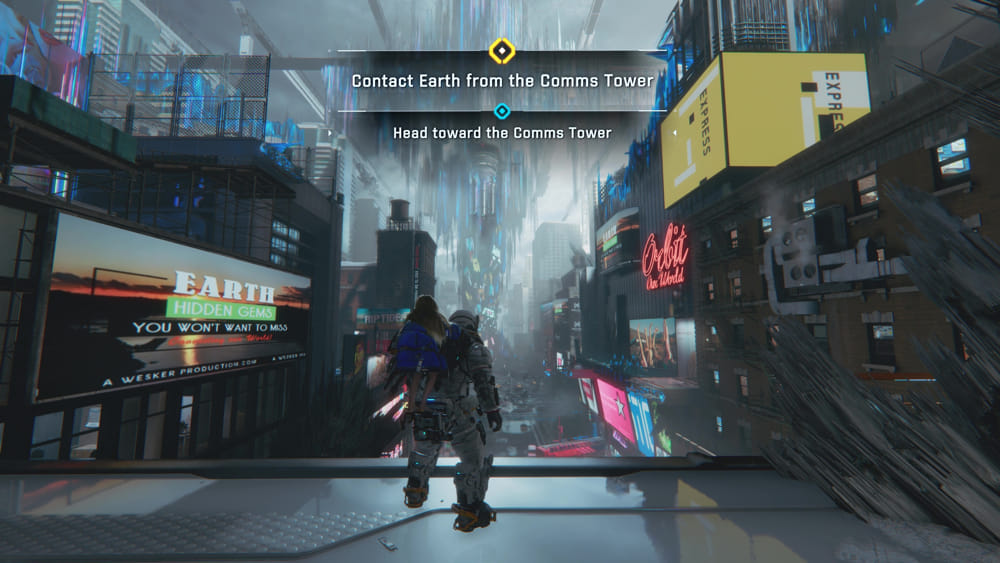This screenshot has height=563, width=1000.
Task: Select the 'Head toward the Comms Tower' sub-objective
Action: point(502,133)
